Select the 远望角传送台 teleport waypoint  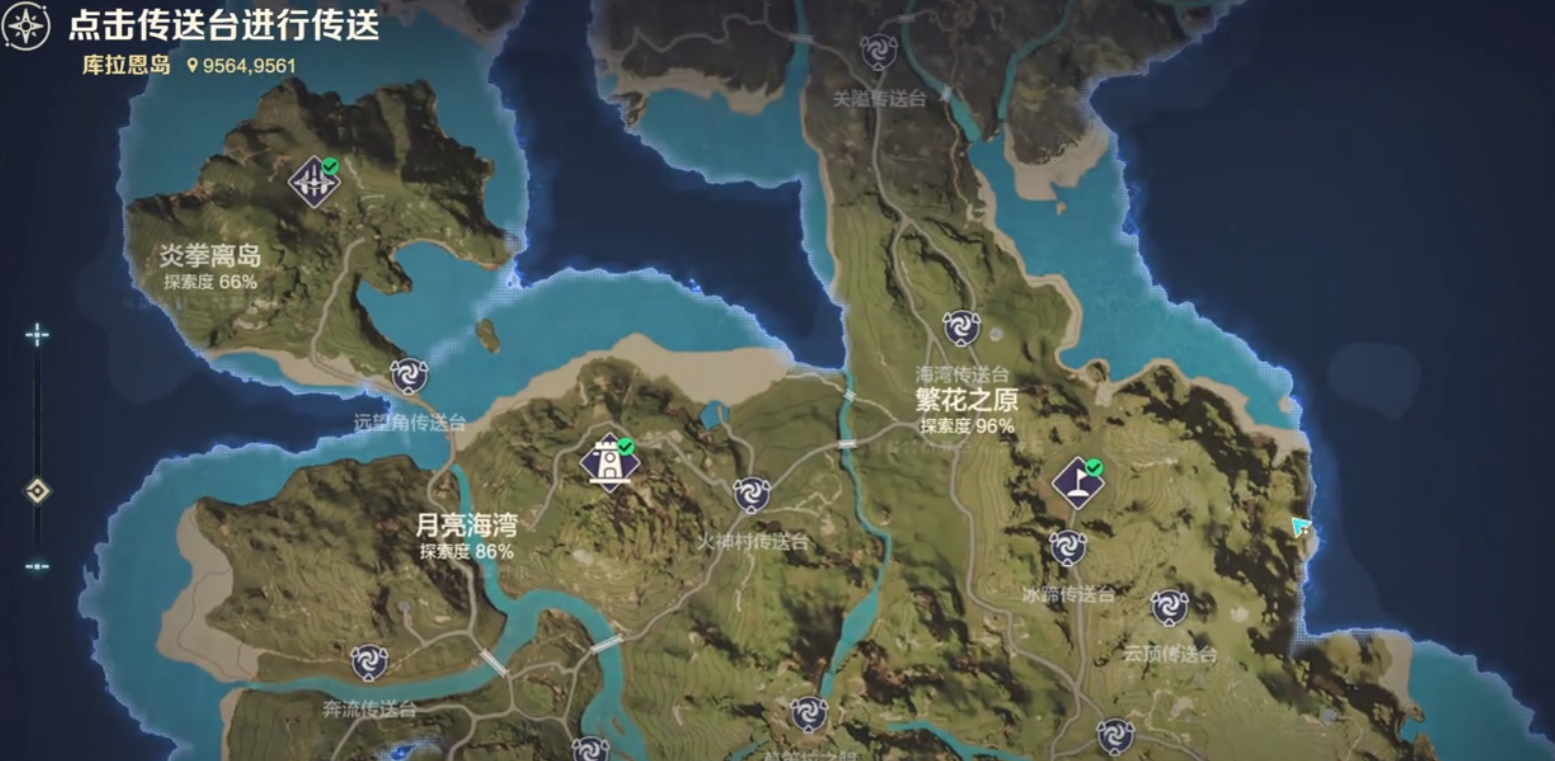(411, 377)
